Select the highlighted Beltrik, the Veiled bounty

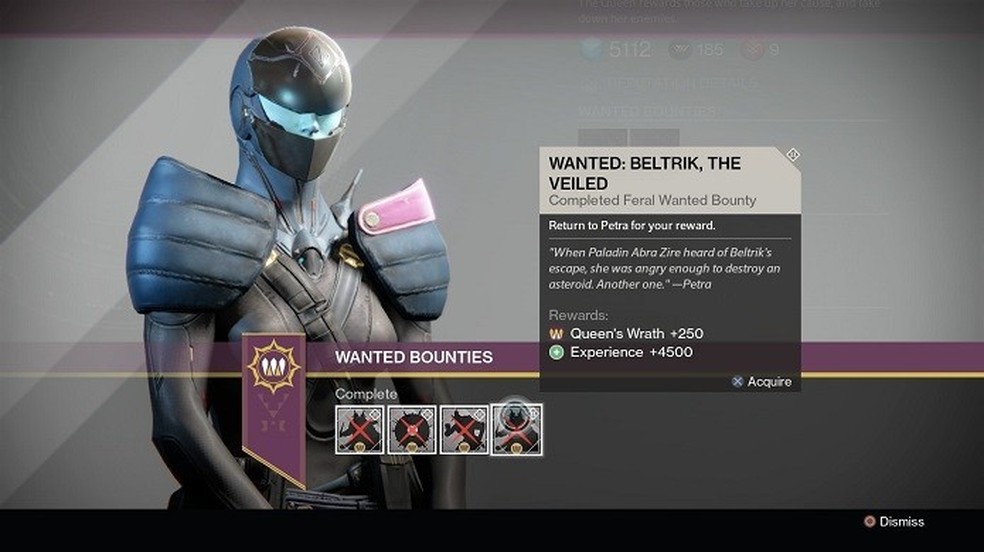click(517, 429)
